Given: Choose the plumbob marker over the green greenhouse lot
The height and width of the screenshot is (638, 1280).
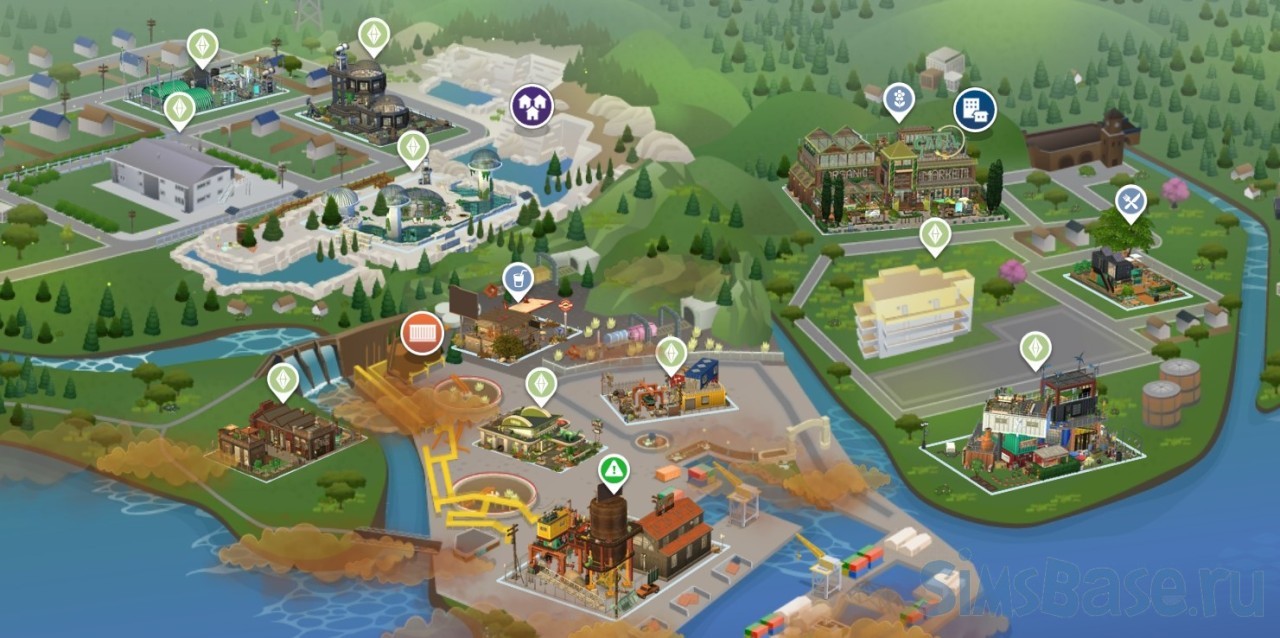Looking at the screenshot, I should pyautogui.click(x=203, y=47).
